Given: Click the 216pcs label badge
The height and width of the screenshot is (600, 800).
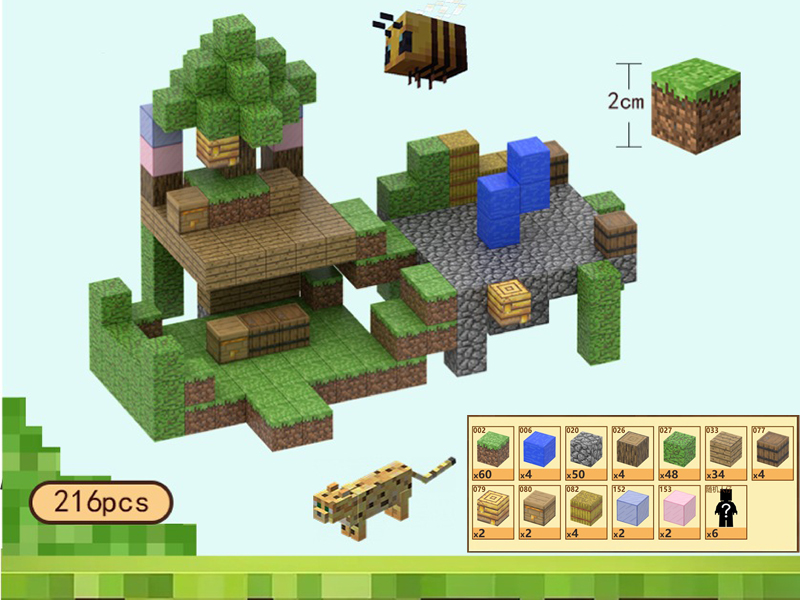Looking at the screenshot, I should coord(99,503).
